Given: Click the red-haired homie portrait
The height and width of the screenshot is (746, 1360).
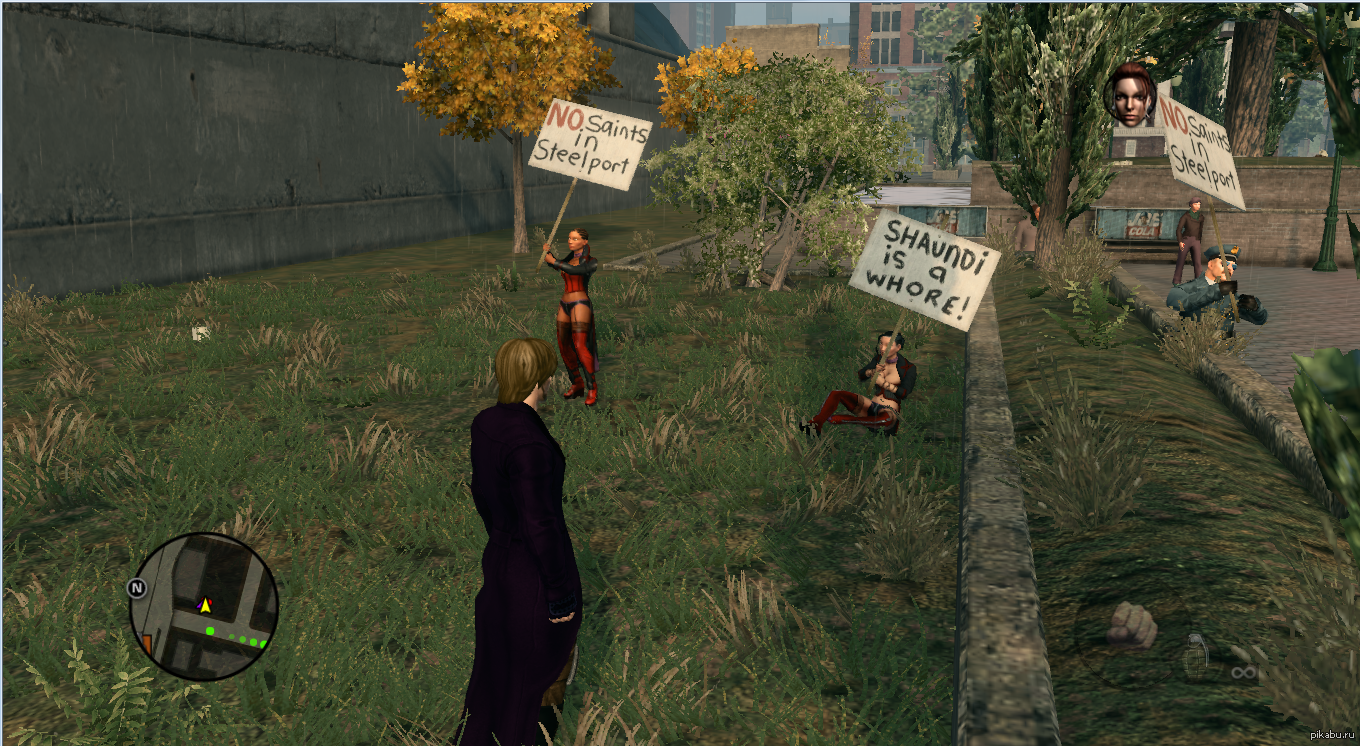Looking at the screenshot, I should [1129, 95].
